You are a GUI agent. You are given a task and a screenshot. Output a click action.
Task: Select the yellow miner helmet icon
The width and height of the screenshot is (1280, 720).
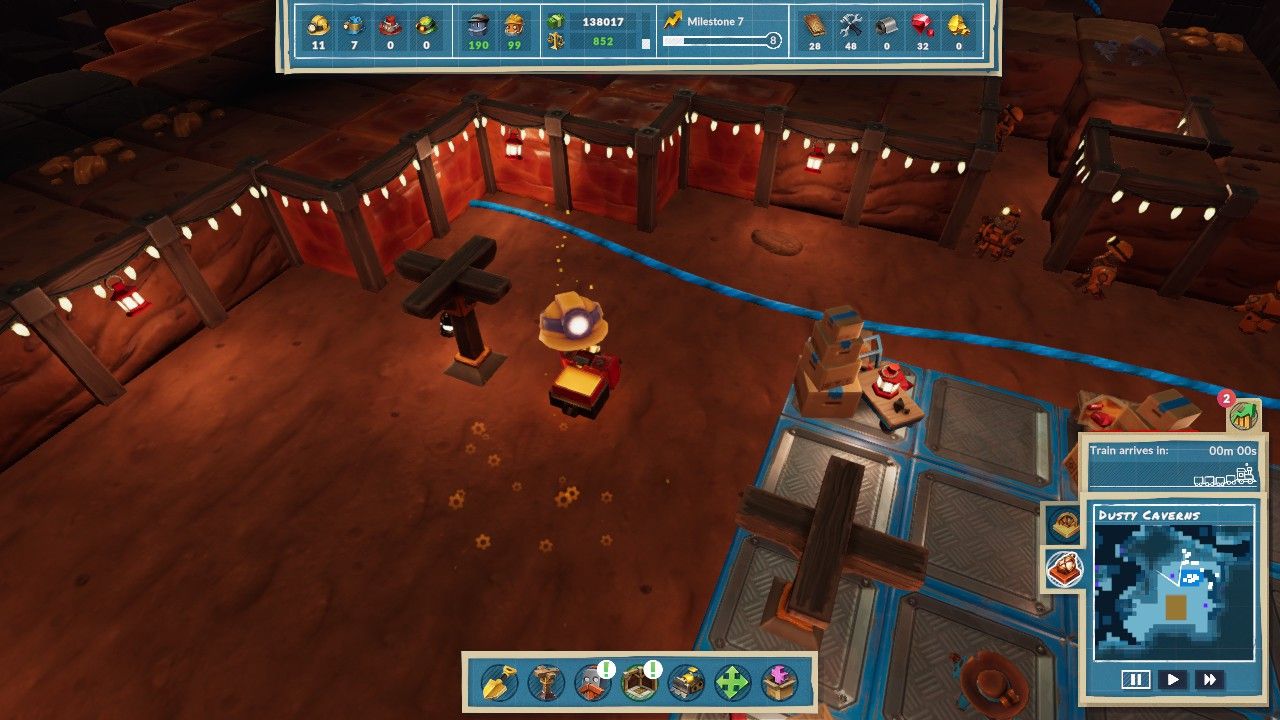pyautogui.click(x=319, y=25)
